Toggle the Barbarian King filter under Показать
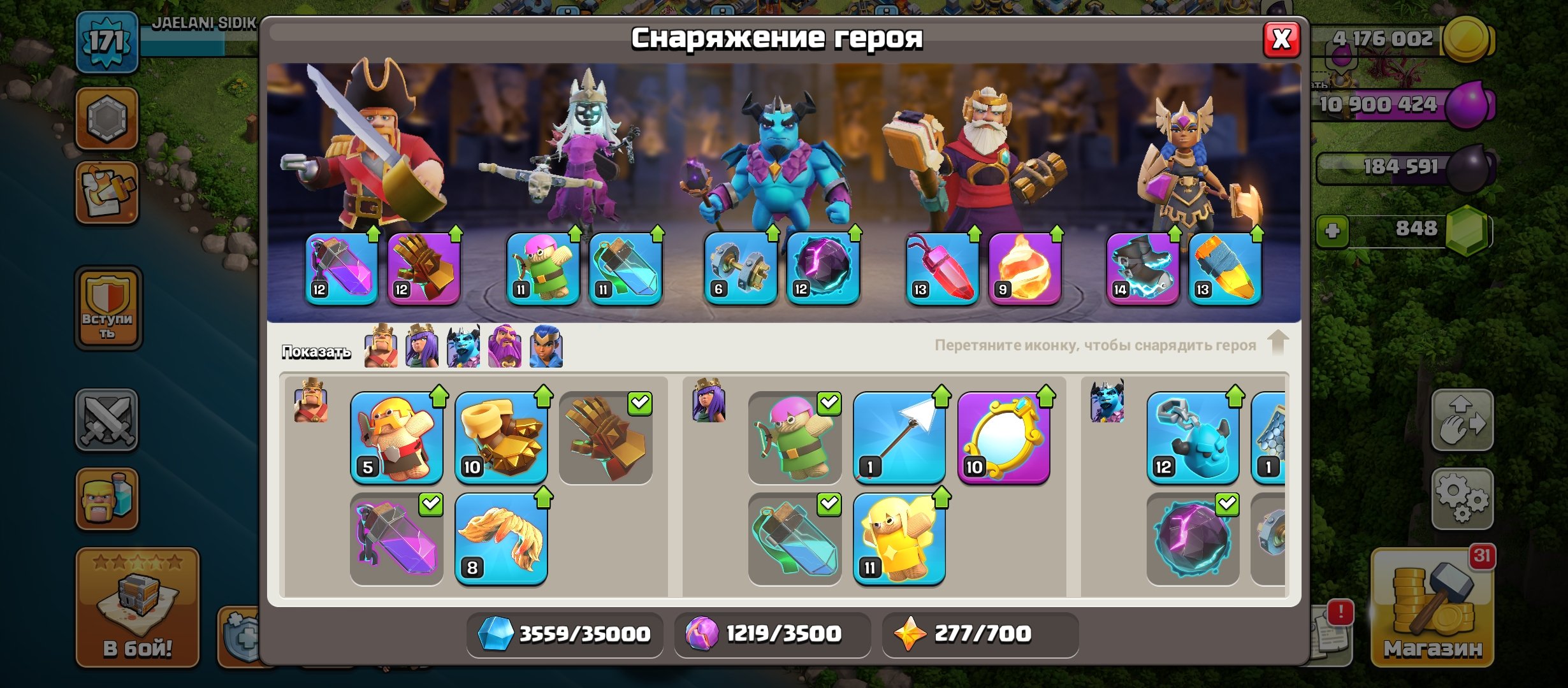Viewport: 1568px width, 688px height. pyautogui.click(x=379, y=350)
